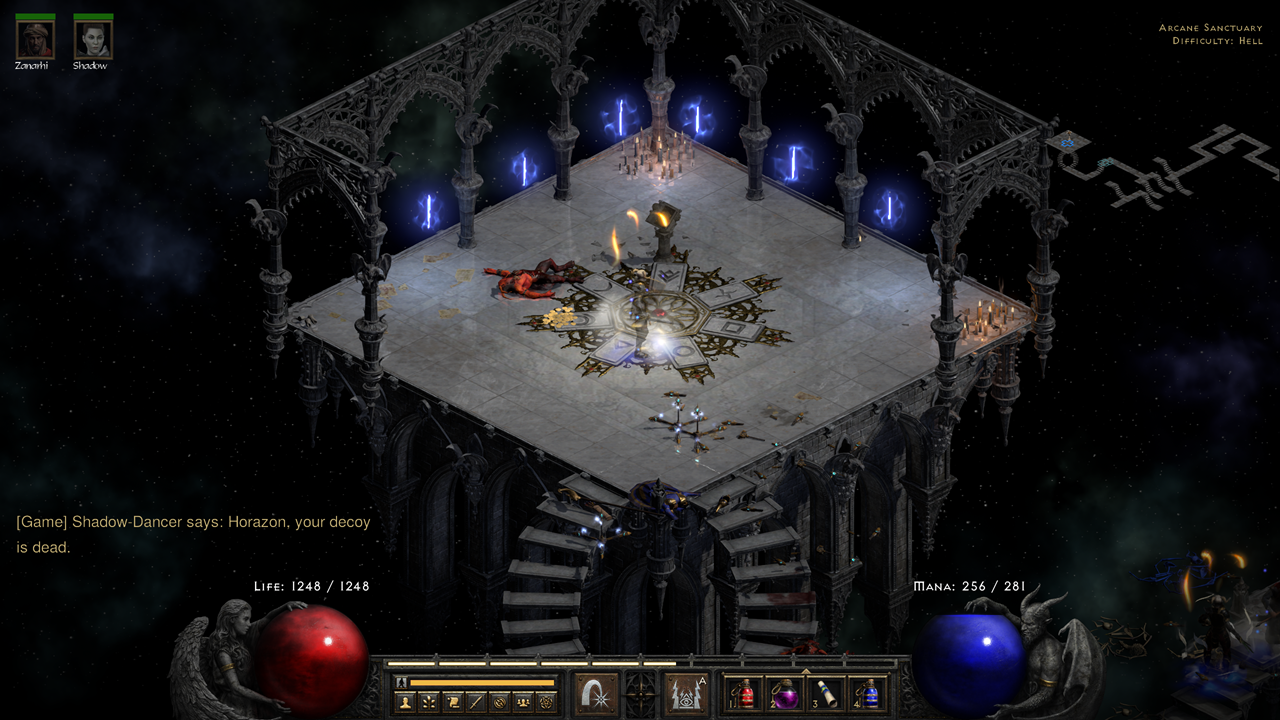Open the skill tree icon
Image resolution: width=1280 pixels, height=720 pixels.
click(428, 700)
